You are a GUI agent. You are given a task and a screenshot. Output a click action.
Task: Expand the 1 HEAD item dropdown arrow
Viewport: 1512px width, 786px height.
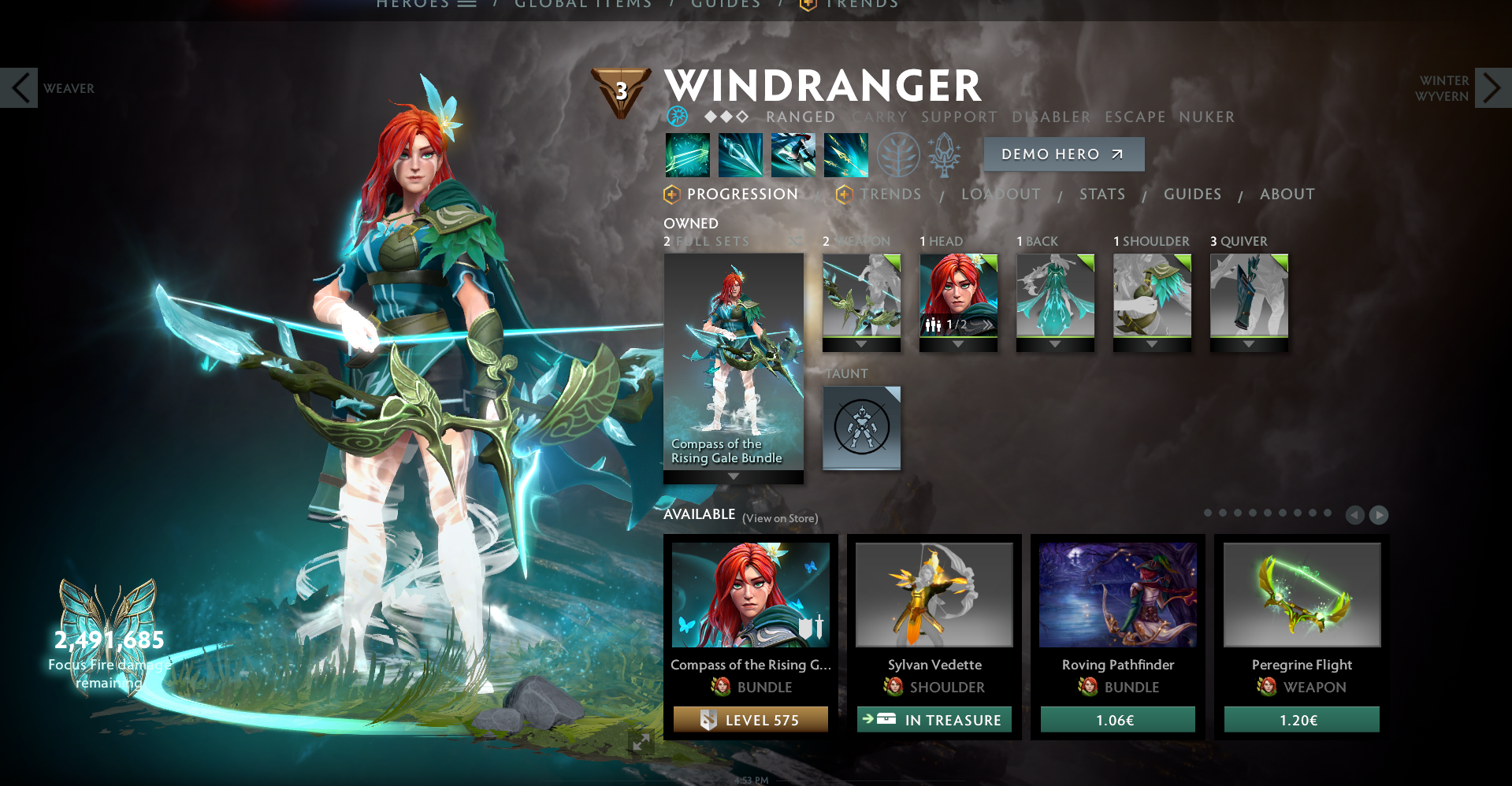point(958,342)
